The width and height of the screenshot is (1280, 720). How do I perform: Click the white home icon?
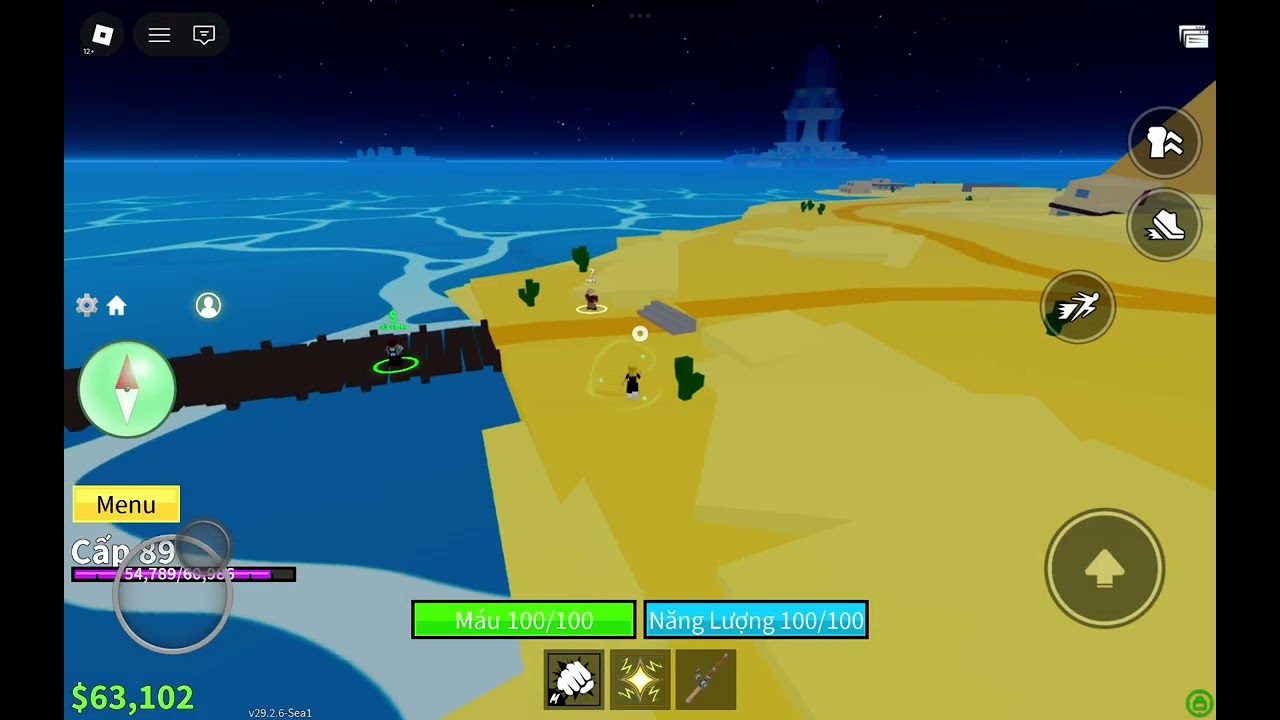click(x=117, y=306)
